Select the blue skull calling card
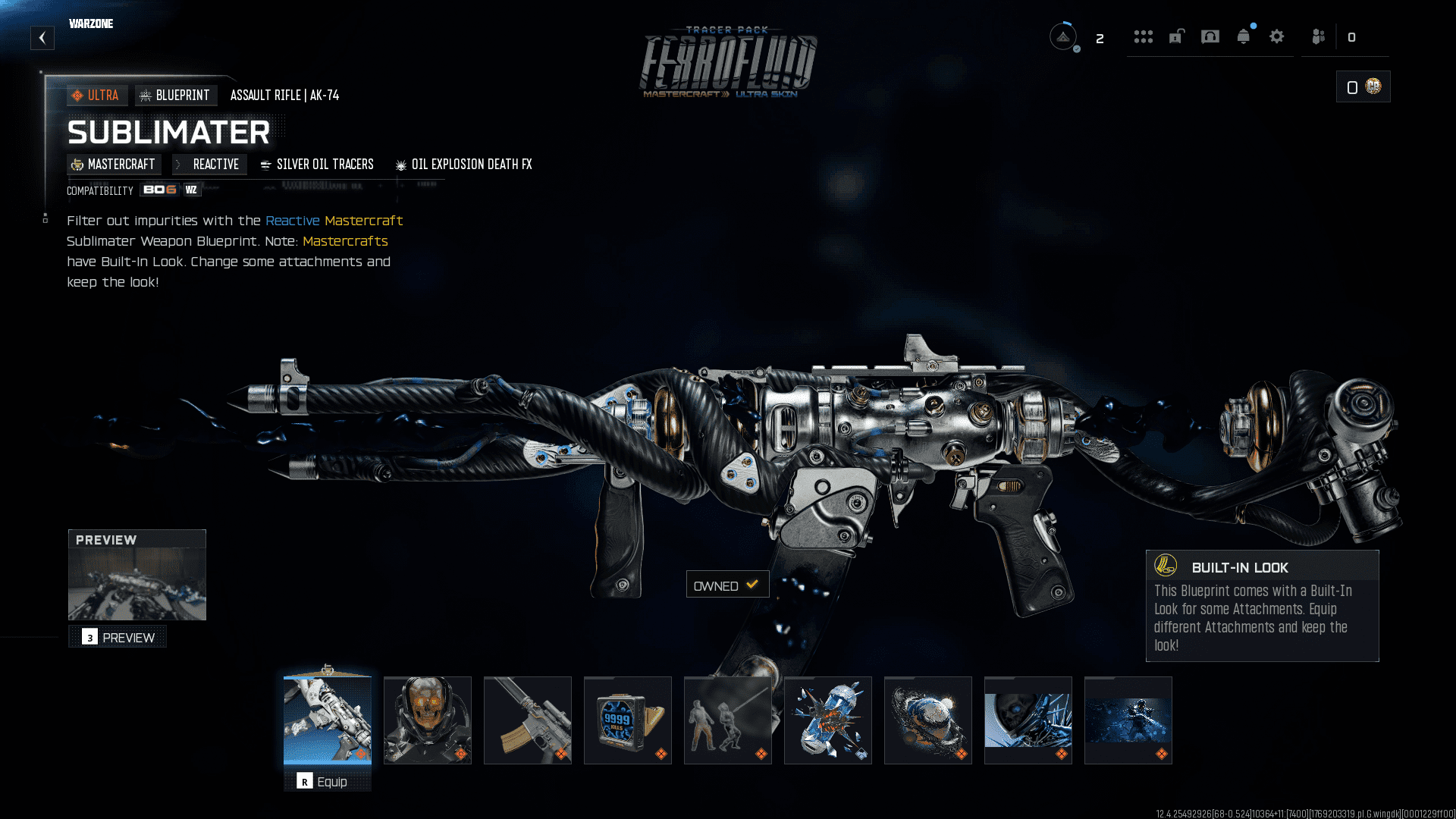 pyautogui.click(x=1028, y=720)
